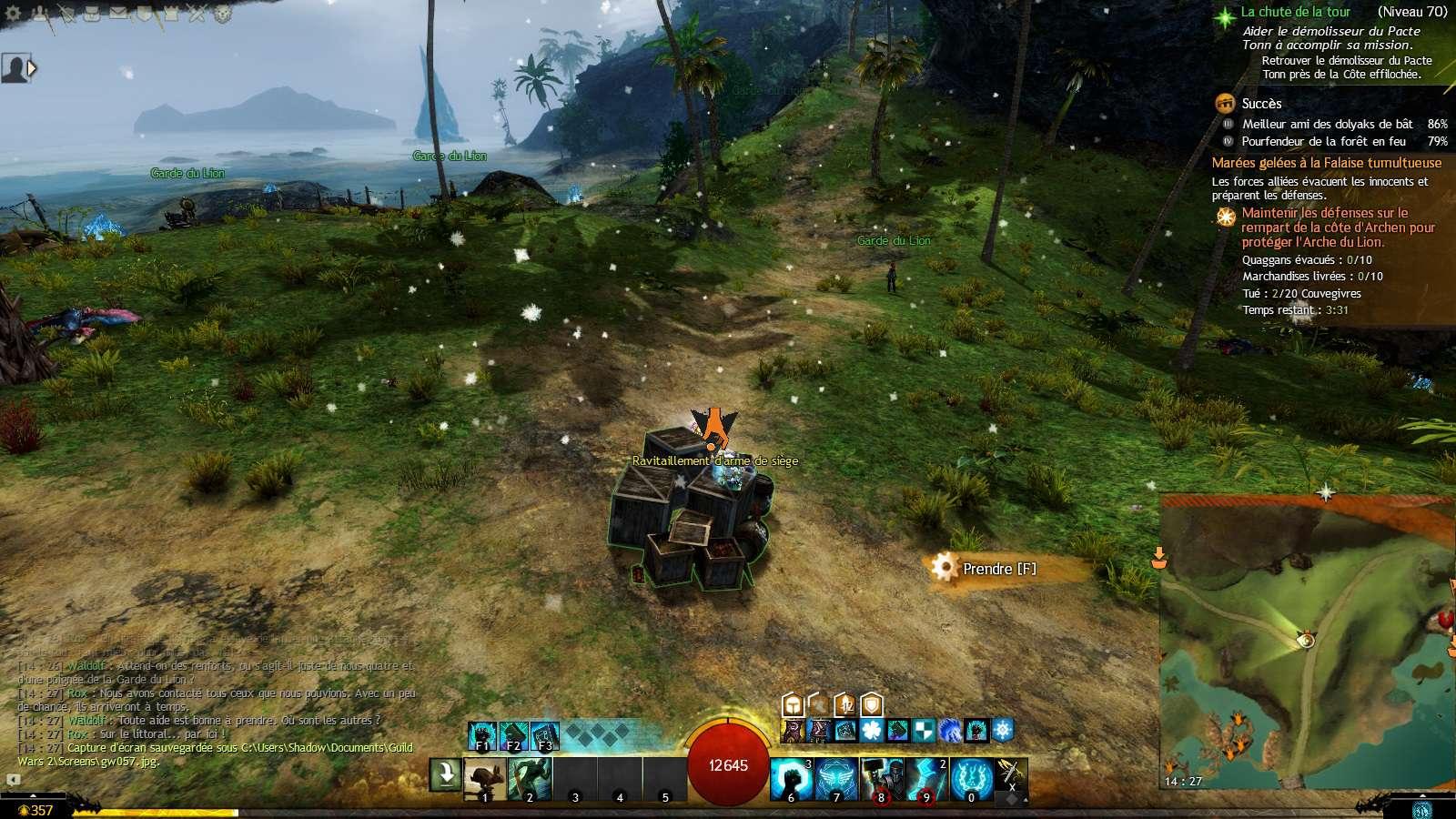This screenshot has width=1456, height=819.
Task: Select the Marées gelées event tracker entry
Action: 1326,163
